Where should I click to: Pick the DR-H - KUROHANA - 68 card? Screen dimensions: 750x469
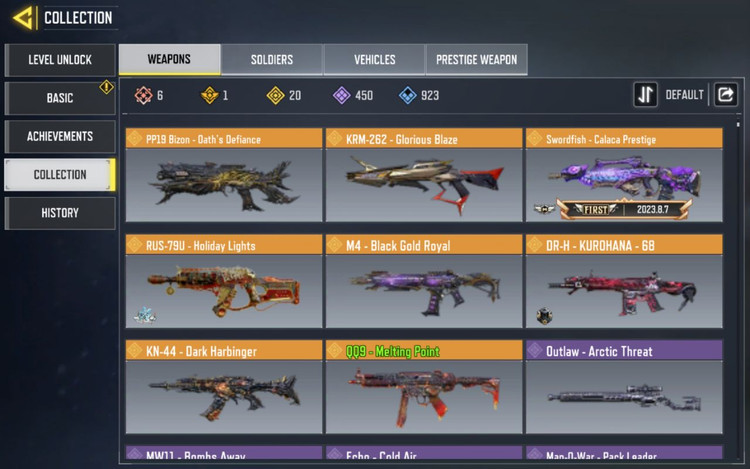[x=624, y=281]
